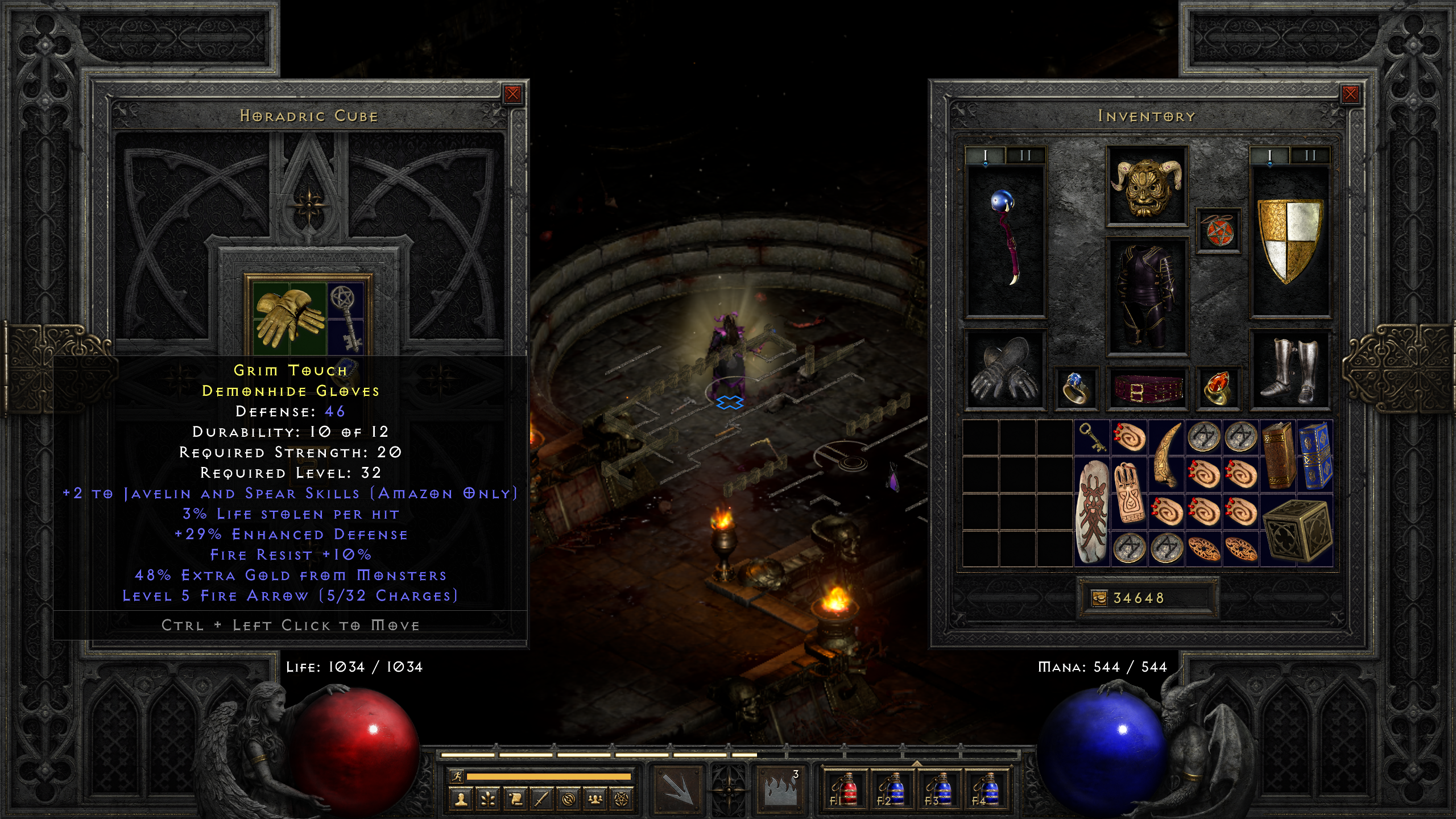Click the equipped gold and white shield

coord(1290,240)
